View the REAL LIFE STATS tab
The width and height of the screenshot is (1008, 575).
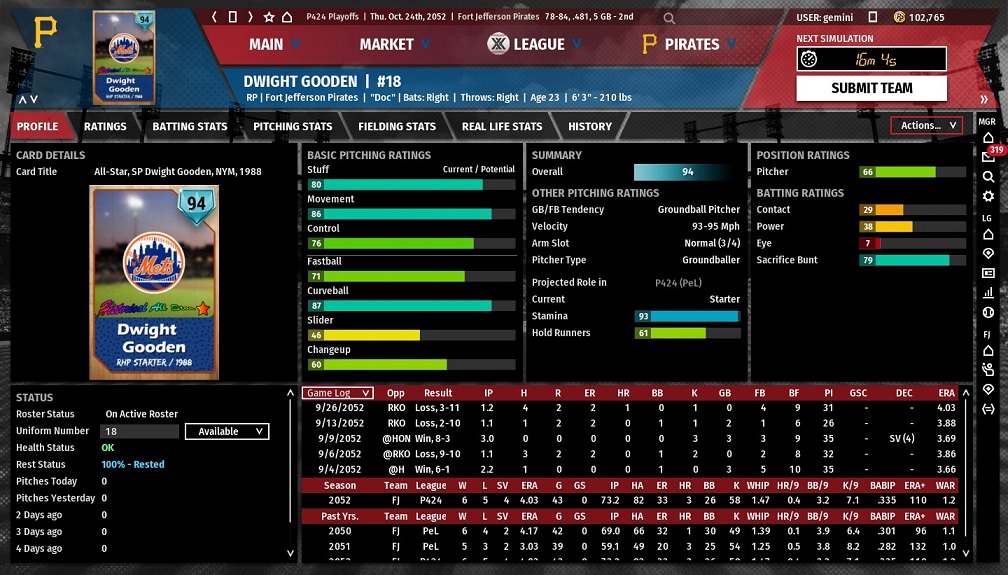[501, 127]
